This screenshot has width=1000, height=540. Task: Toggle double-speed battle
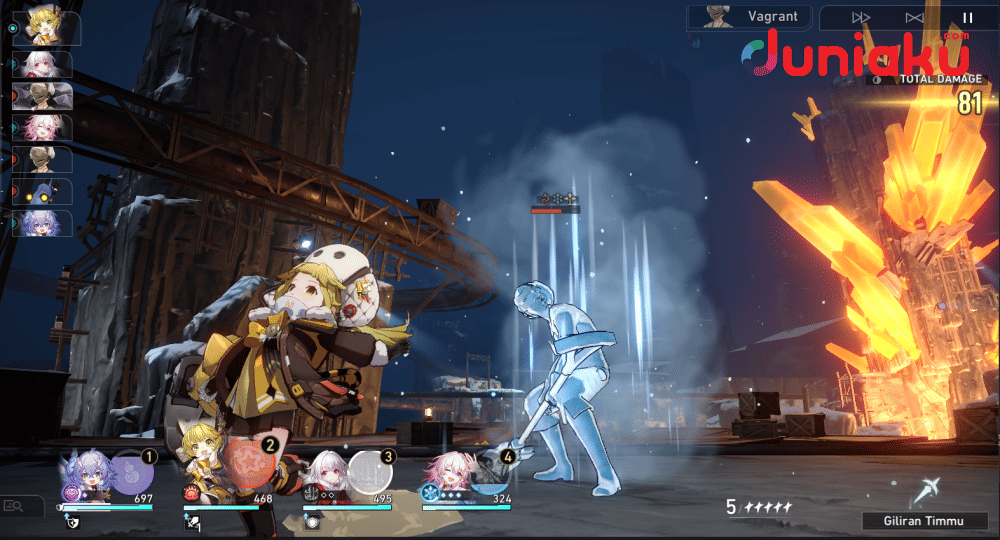tap(859, 18)
